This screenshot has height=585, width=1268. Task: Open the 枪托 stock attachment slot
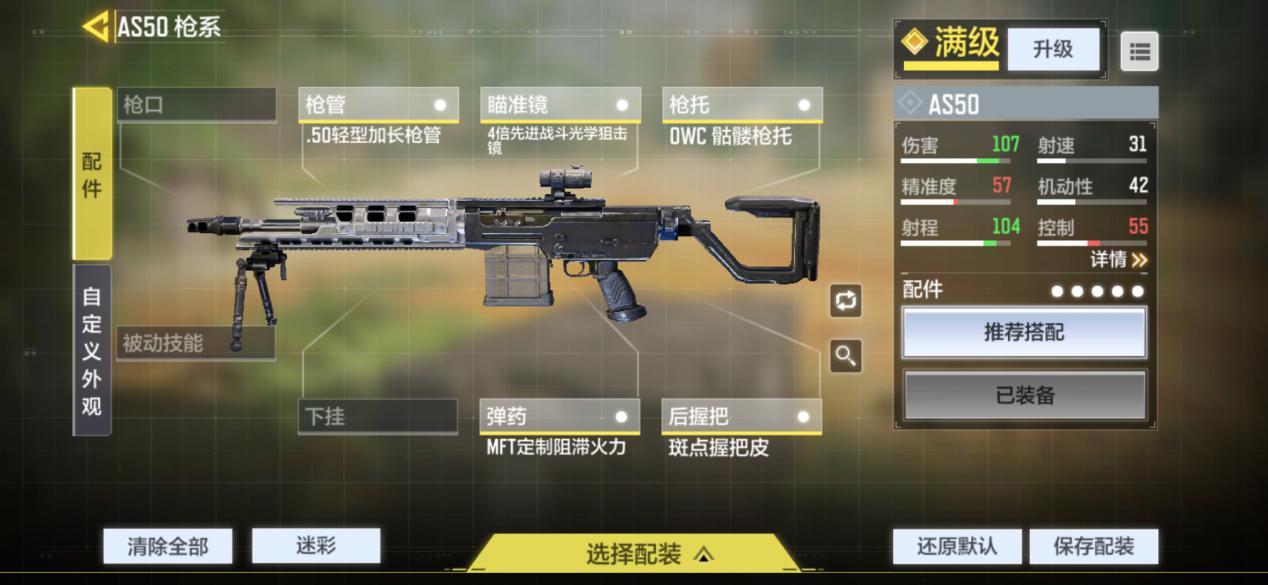(x=742, y=105)
